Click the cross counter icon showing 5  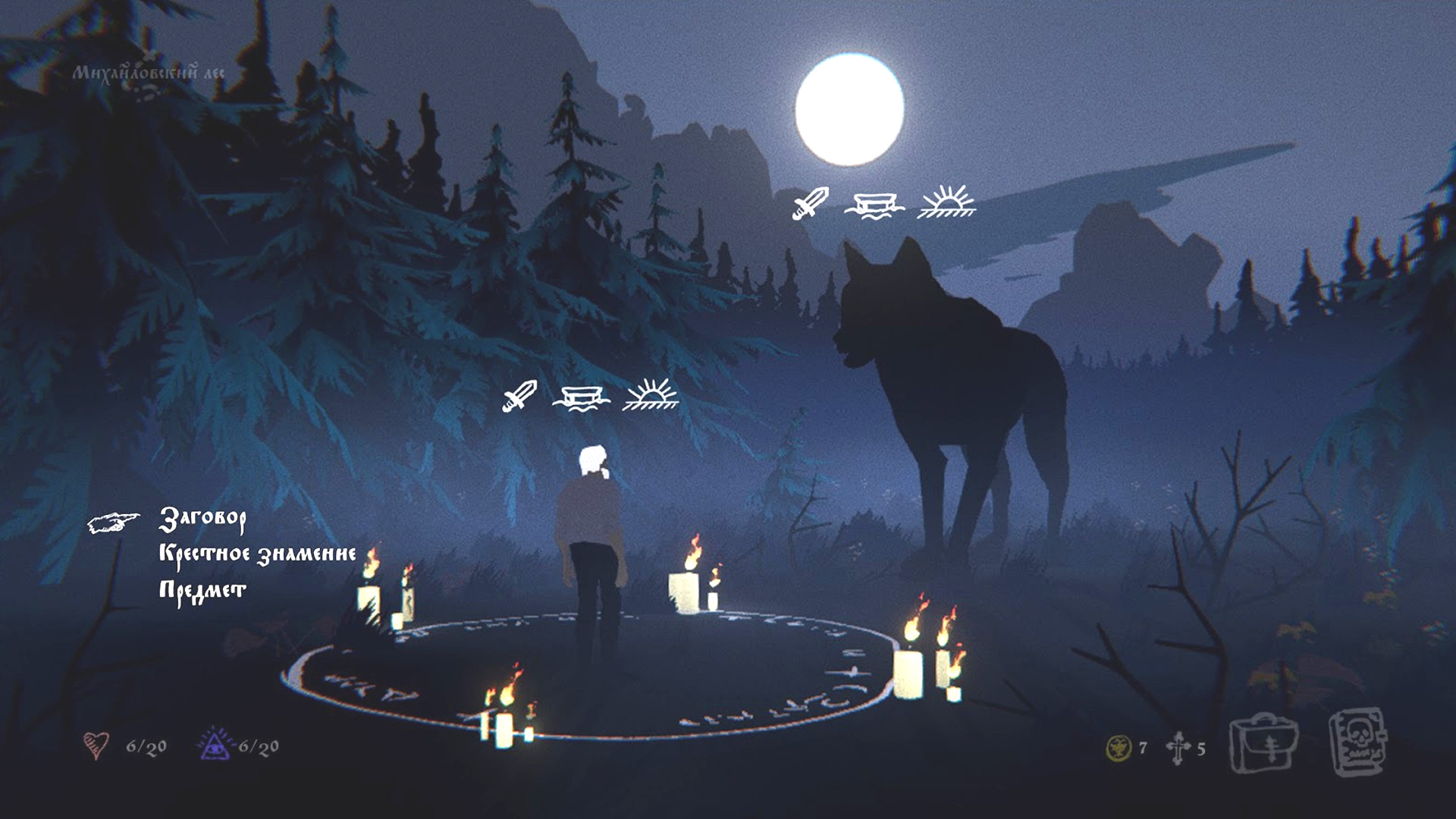1178,747
